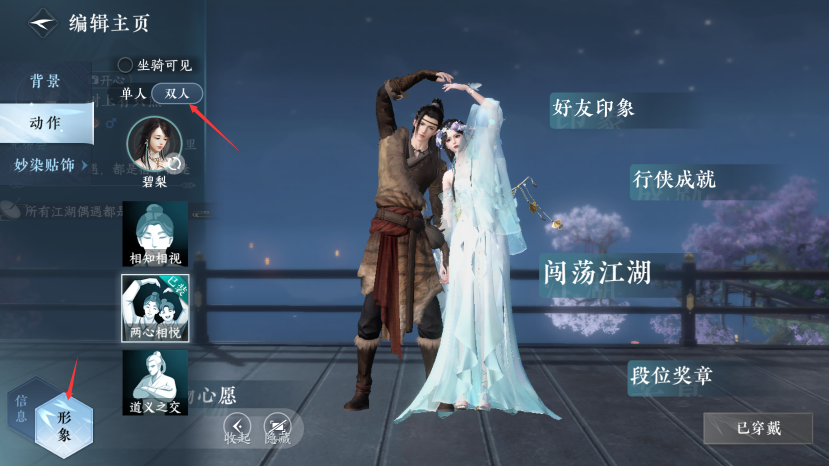Select the 动作 tab
829x466 pixels.
[44, 123]
